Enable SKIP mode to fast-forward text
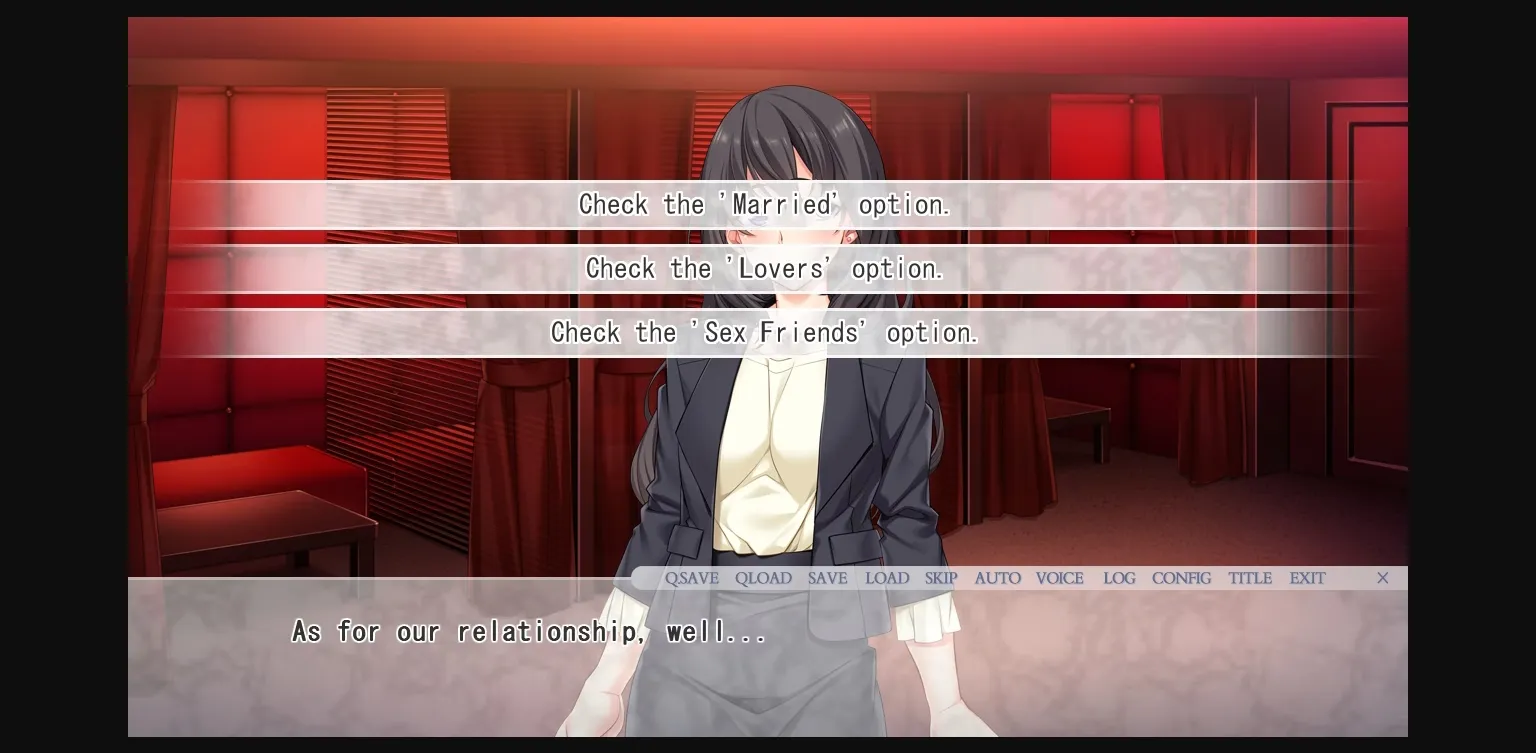The height and width of the screenshot is (753, 1536). pos(941,578)
